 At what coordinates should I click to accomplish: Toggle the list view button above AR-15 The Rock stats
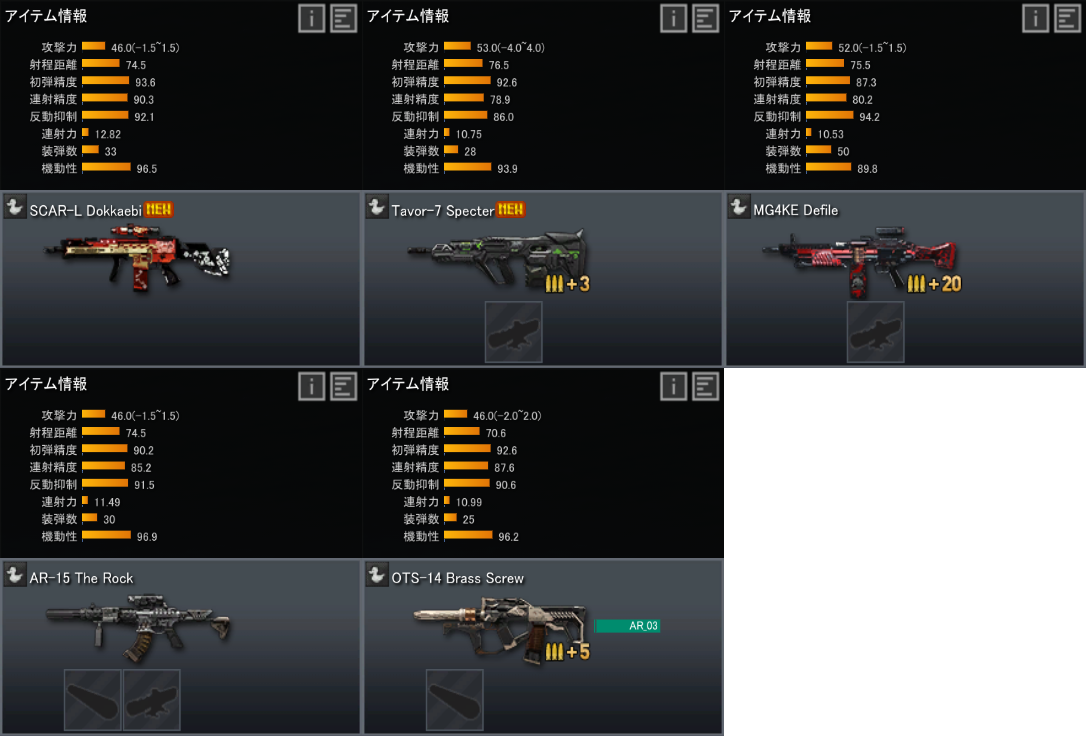point(343,386)
